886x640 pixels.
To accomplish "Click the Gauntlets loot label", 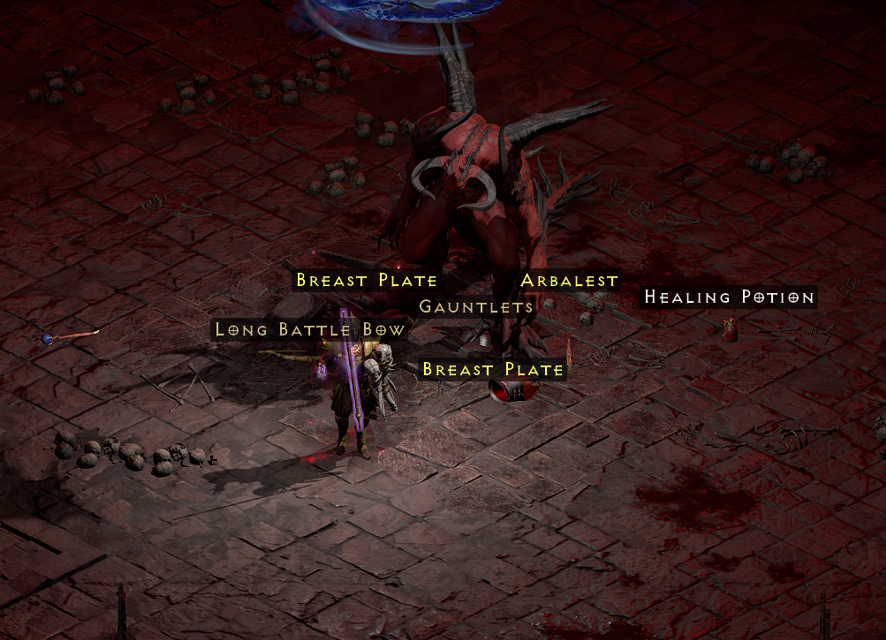I will [x=476, y=307].
